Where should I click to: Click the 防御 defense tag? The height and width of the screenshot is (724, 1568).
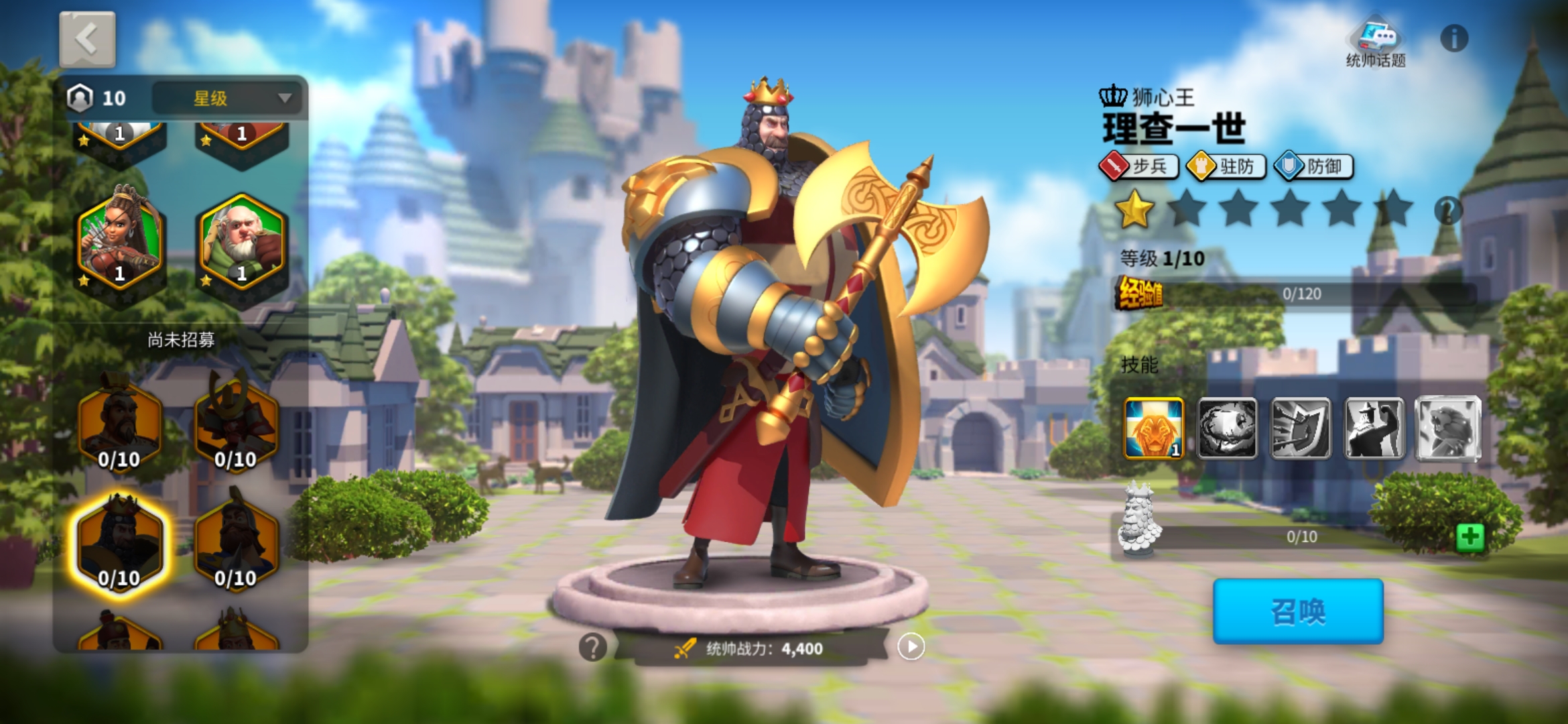(x=1313, y=166)
